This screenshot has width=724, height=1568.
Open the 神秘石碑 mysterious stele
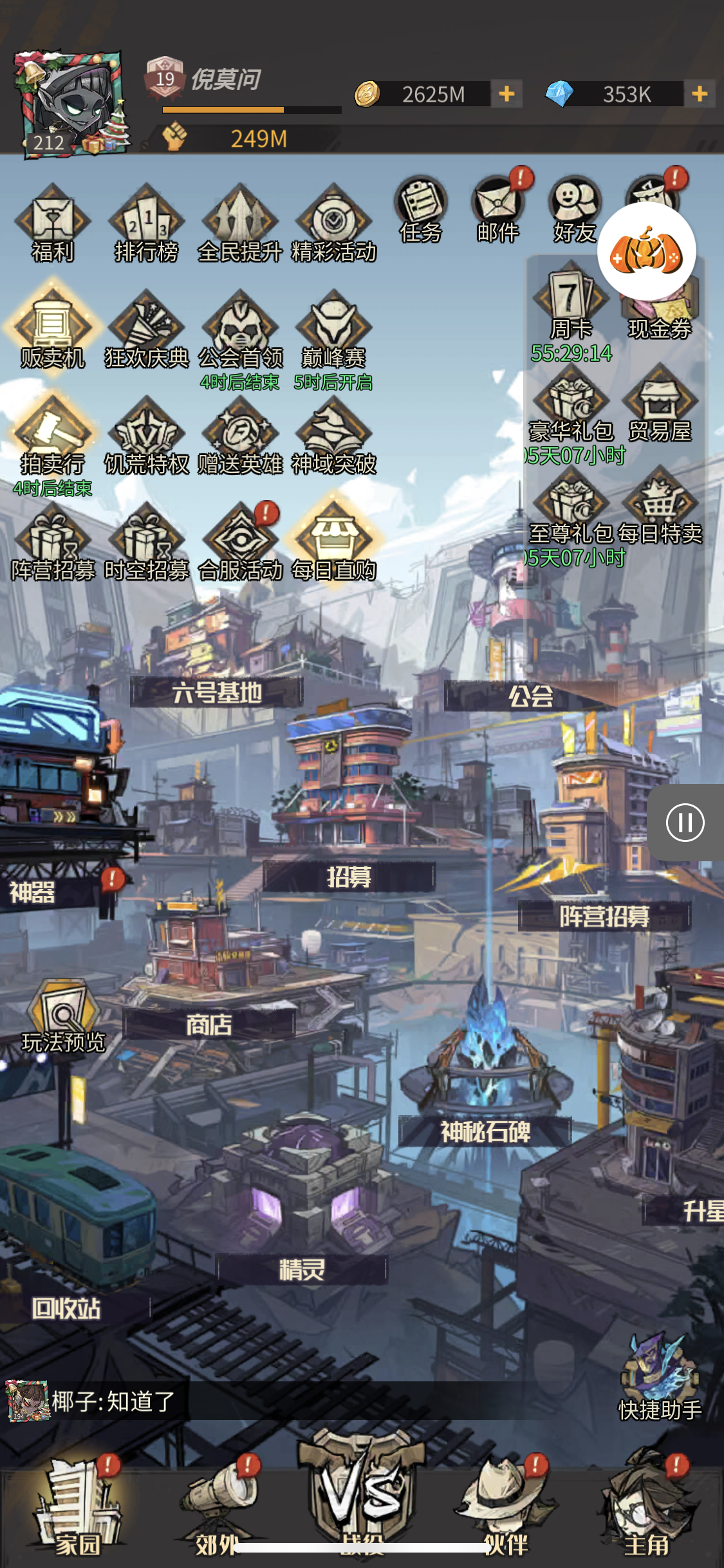(x=485, y=1130)
